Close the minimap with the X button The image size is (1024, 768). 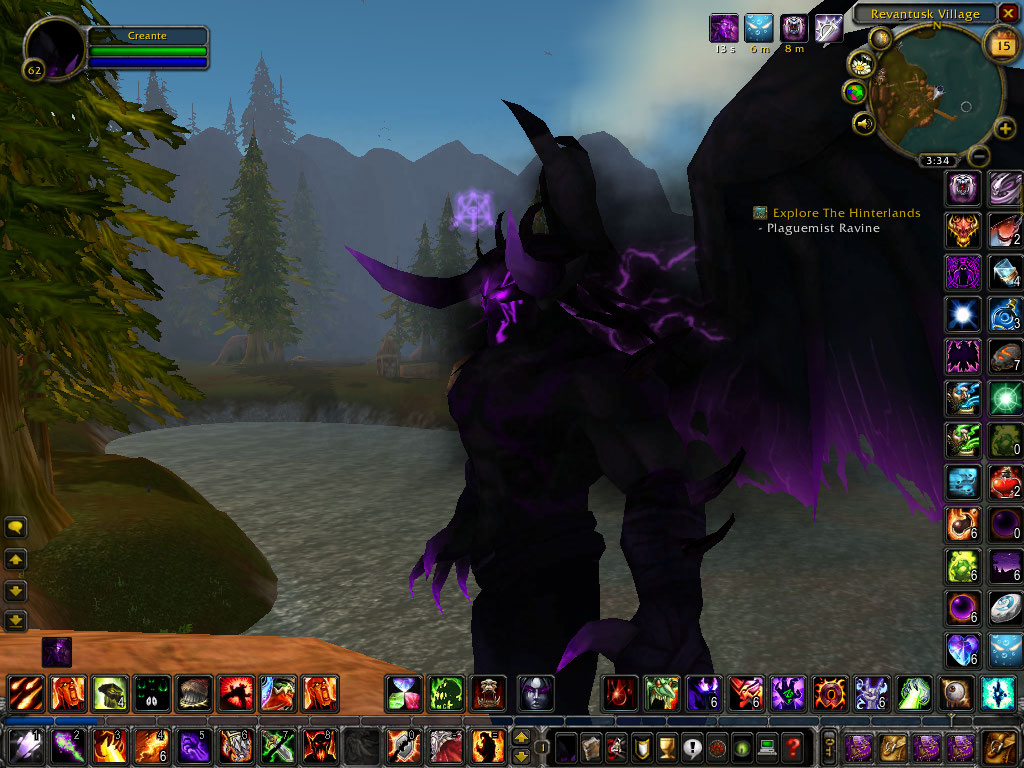tap(1008, 13)
